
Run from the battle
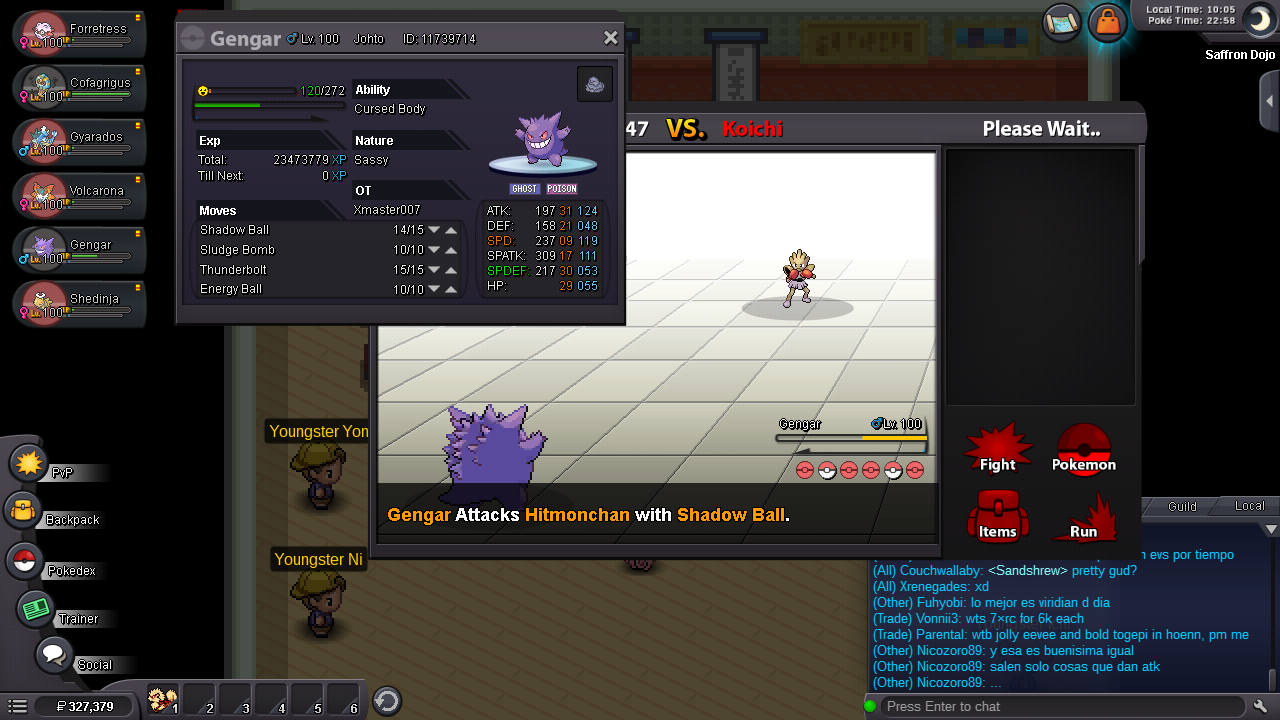pyautogui.click(x=1083, y=516)
